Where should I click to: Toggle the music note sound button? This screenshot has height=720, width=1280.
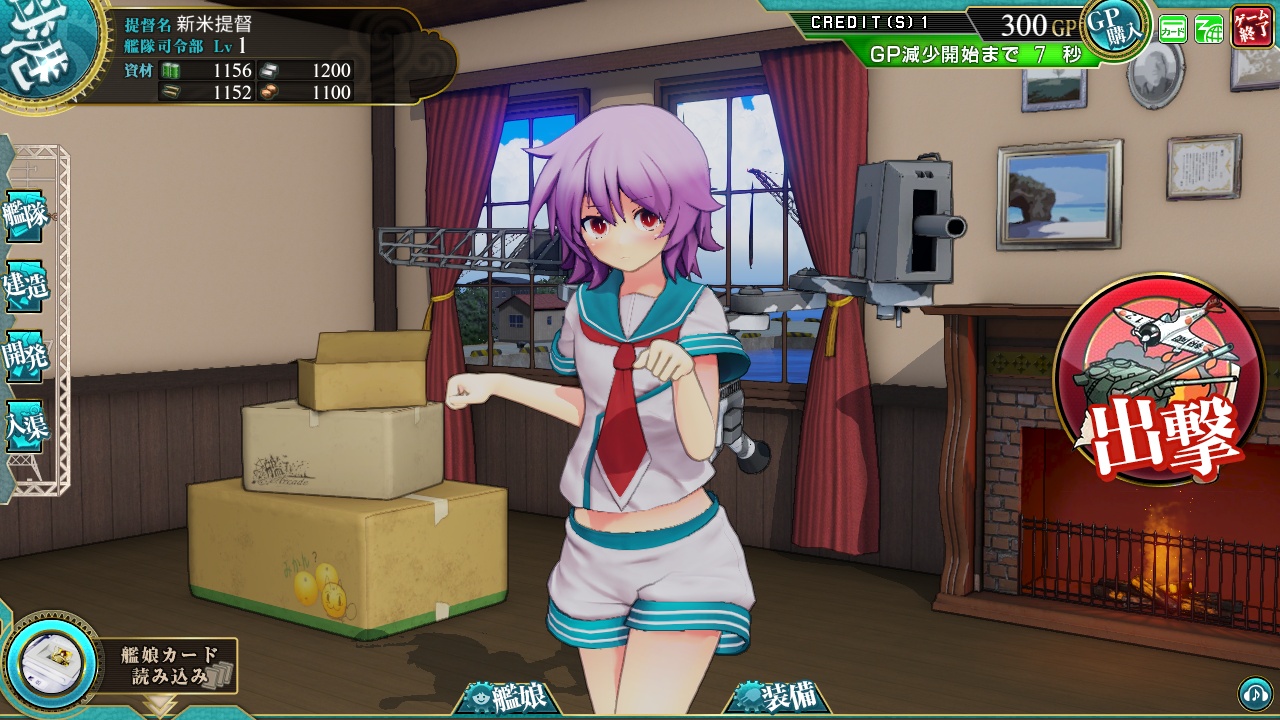pos(1254,692)
